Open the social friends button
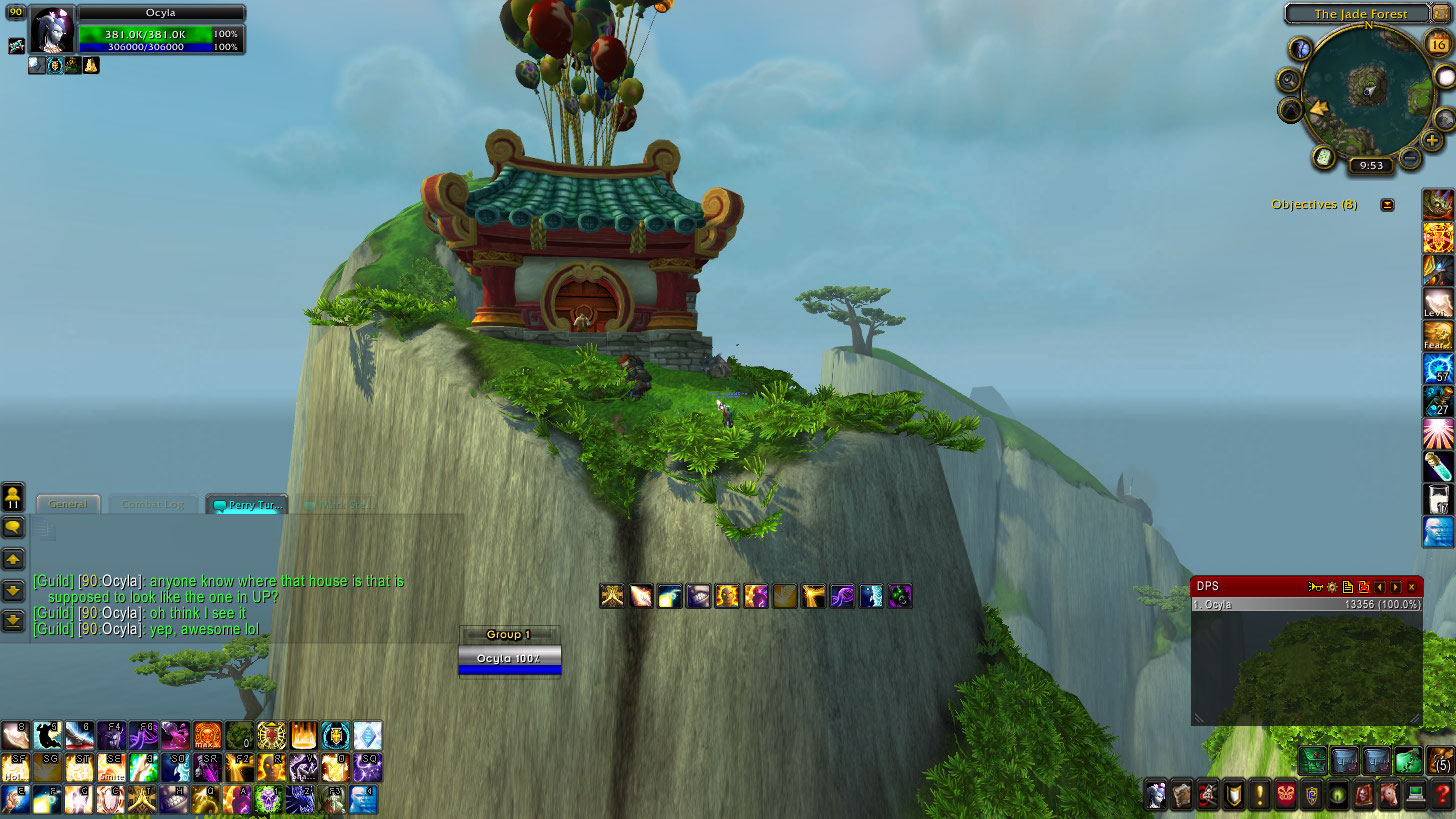This screenshot has height=819, width=1456. coord(13,495)
